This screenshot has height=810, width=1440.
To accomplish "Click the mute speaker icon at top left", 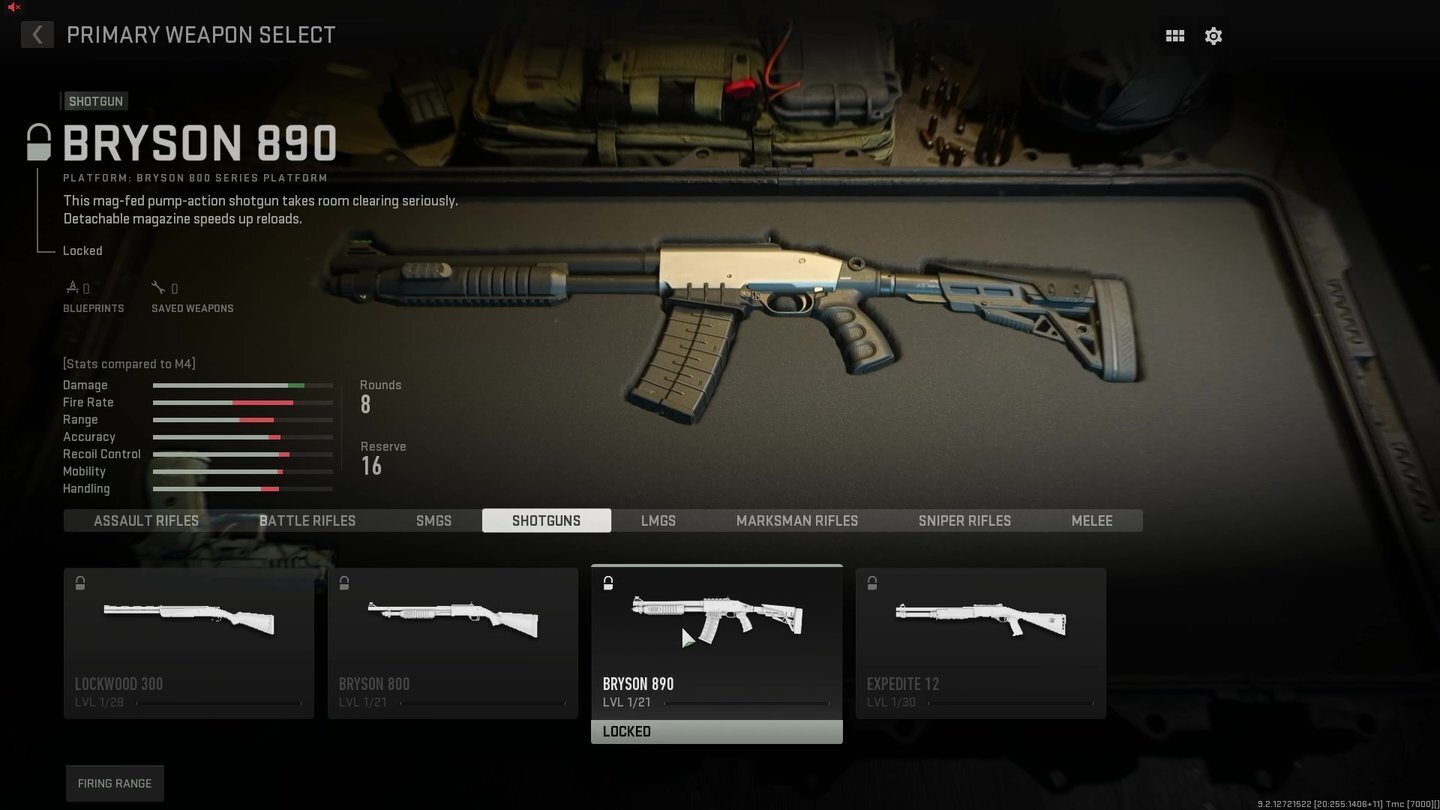I will [11, 6].
